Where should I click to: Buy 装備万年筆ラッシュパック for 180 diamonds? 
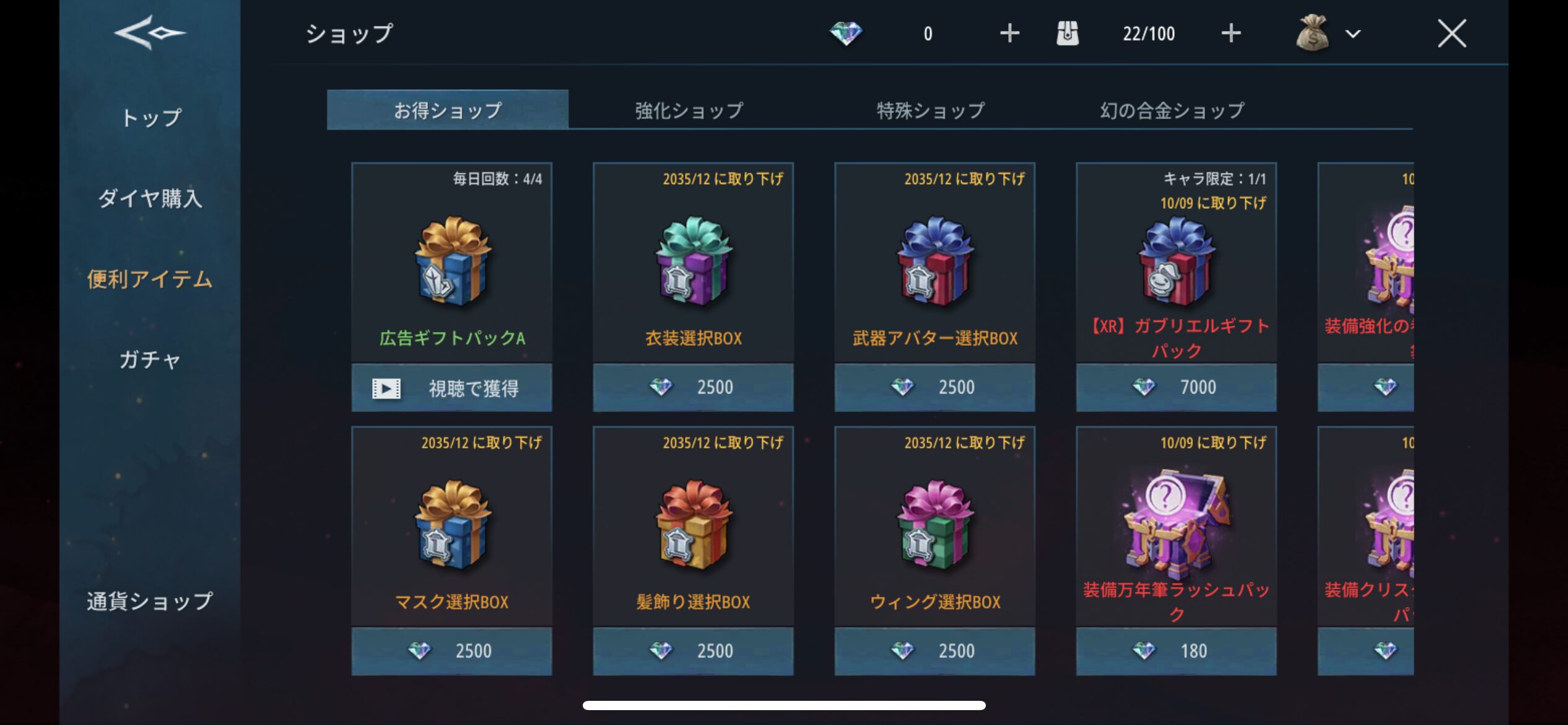[1176, 651]
